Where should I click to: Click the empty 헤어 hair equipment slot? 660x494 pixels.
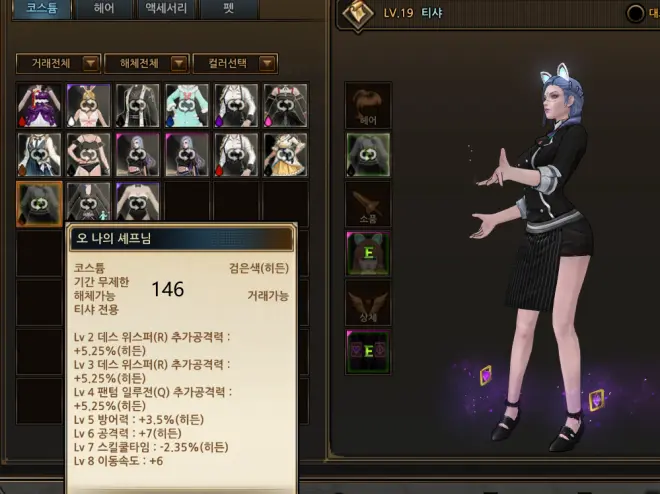[367, 105]
